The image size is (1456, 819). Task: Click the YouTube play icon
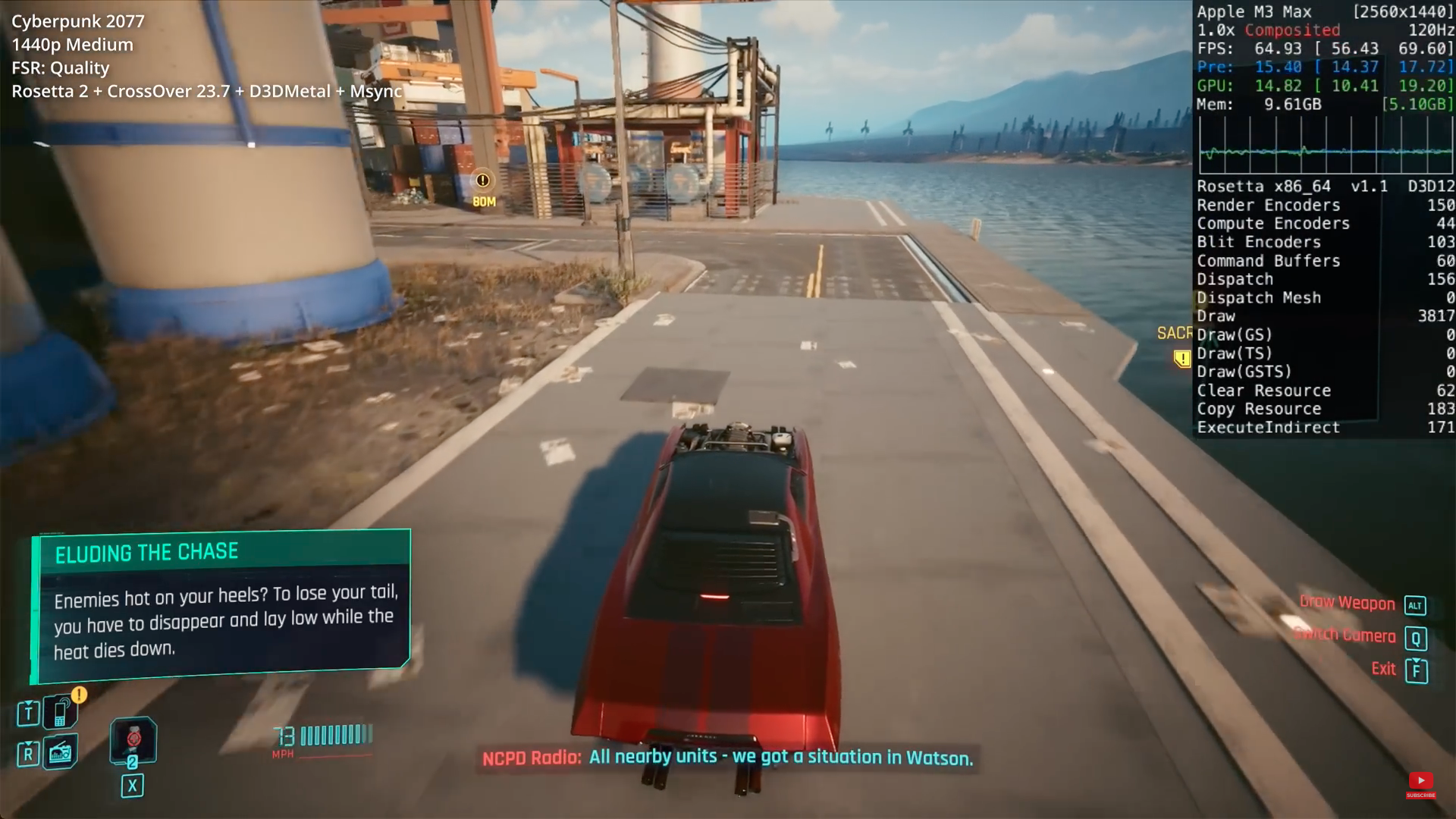pyautogui.click(x=1422, y=780)
